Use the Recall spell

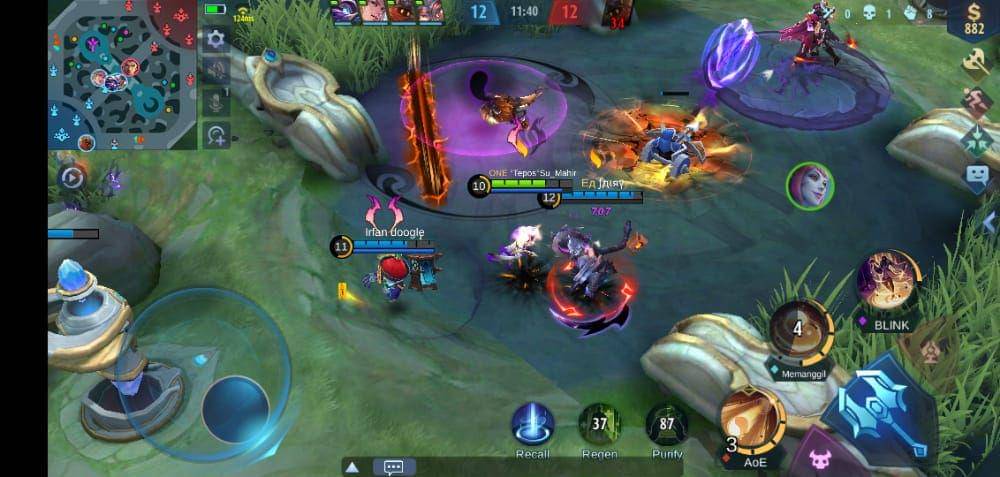click(x=533, y=424)
